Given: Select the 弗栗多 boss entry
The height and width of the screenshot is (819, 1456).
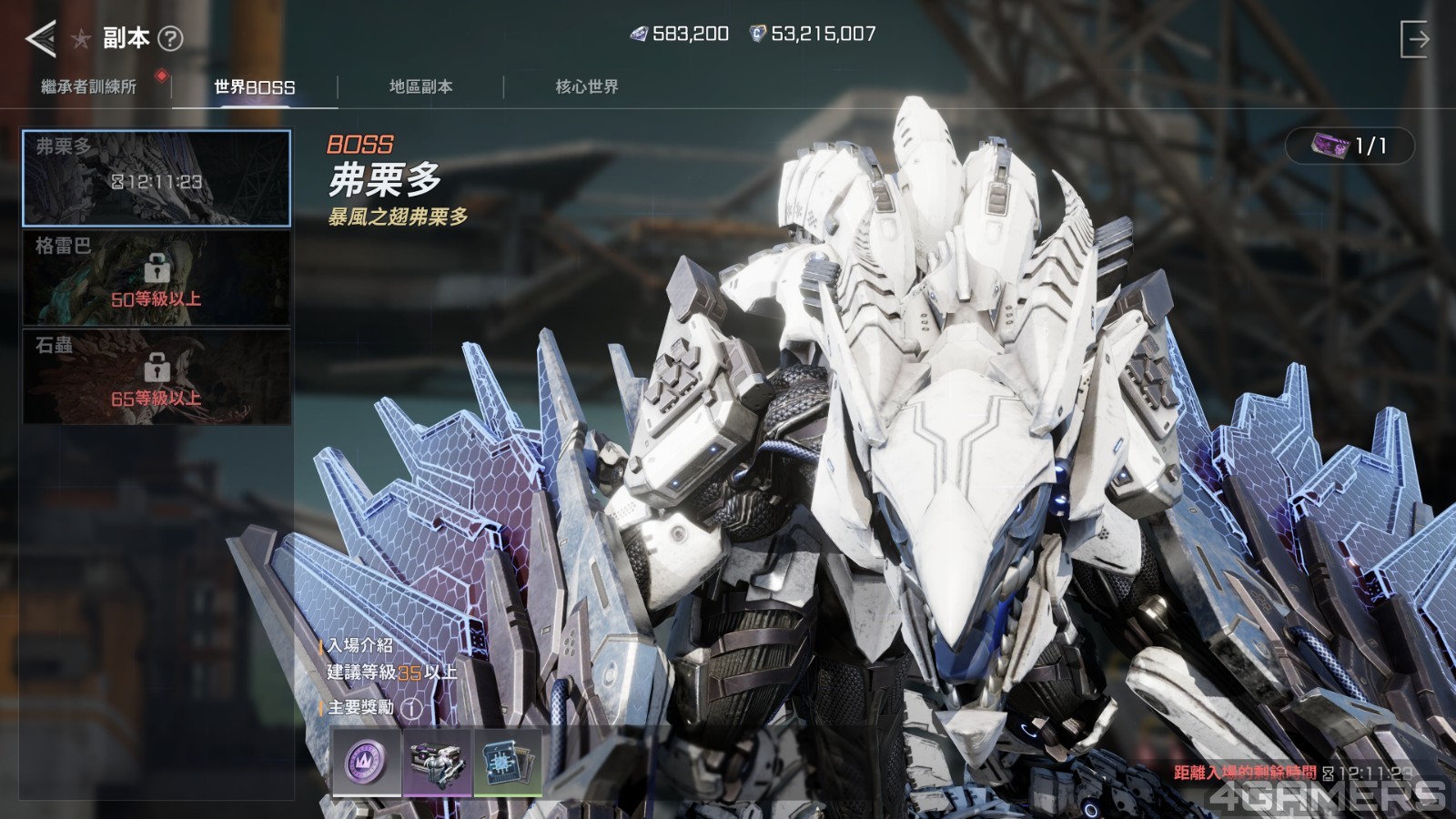Looking at the screenshot, I should tap(157, 177).
